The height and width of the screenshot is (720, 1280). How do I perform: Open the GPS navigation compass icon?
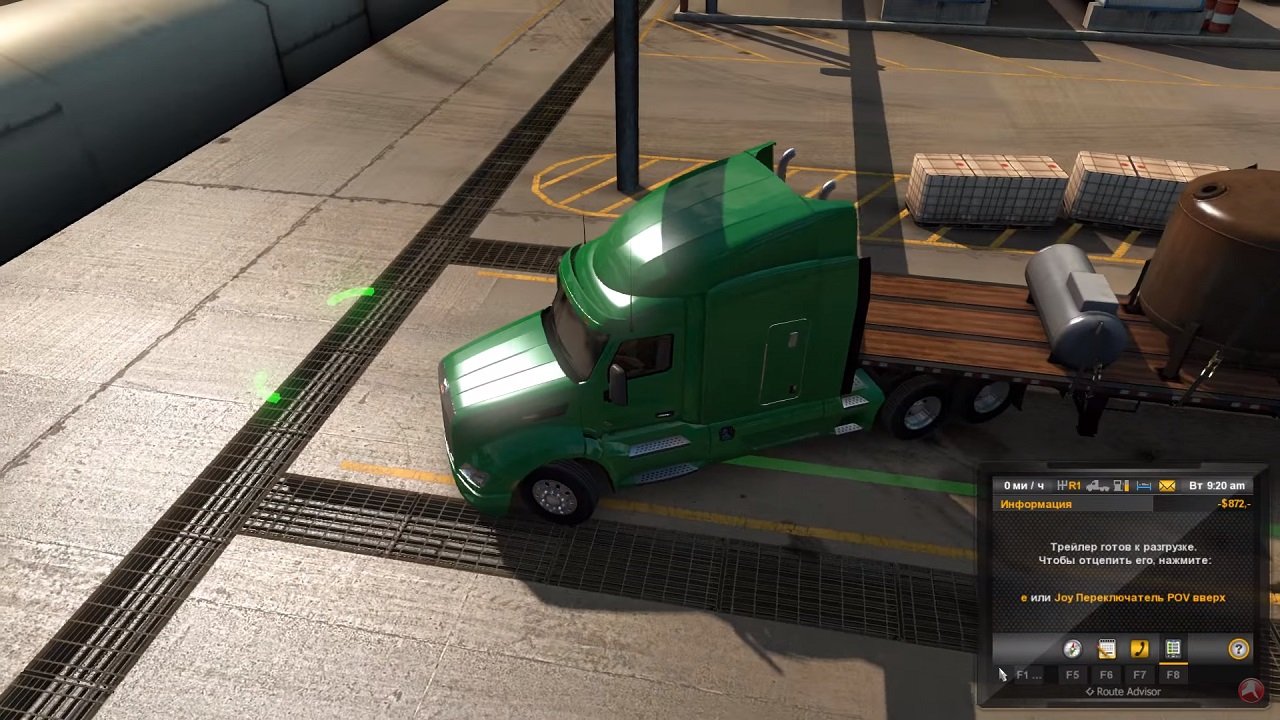click(1072, 649)
